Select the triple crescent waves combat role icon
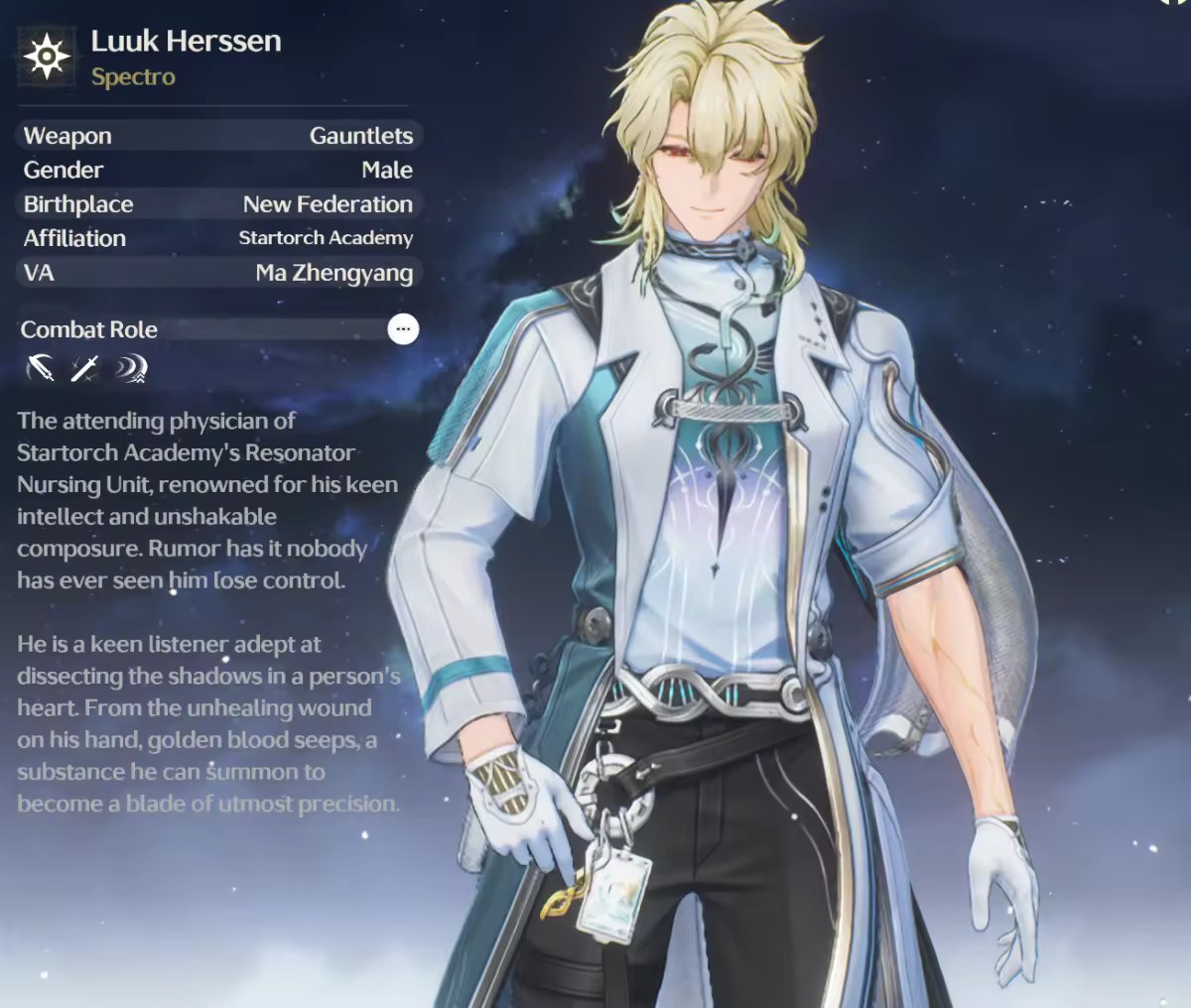The width and height of the screenshot is (1191, 1008). [x=130, y=369]
